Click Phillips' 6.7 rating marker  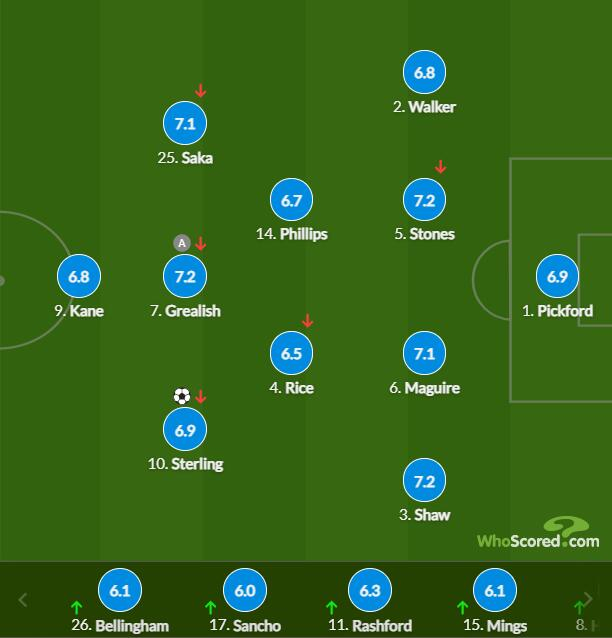tap(291, 200)
